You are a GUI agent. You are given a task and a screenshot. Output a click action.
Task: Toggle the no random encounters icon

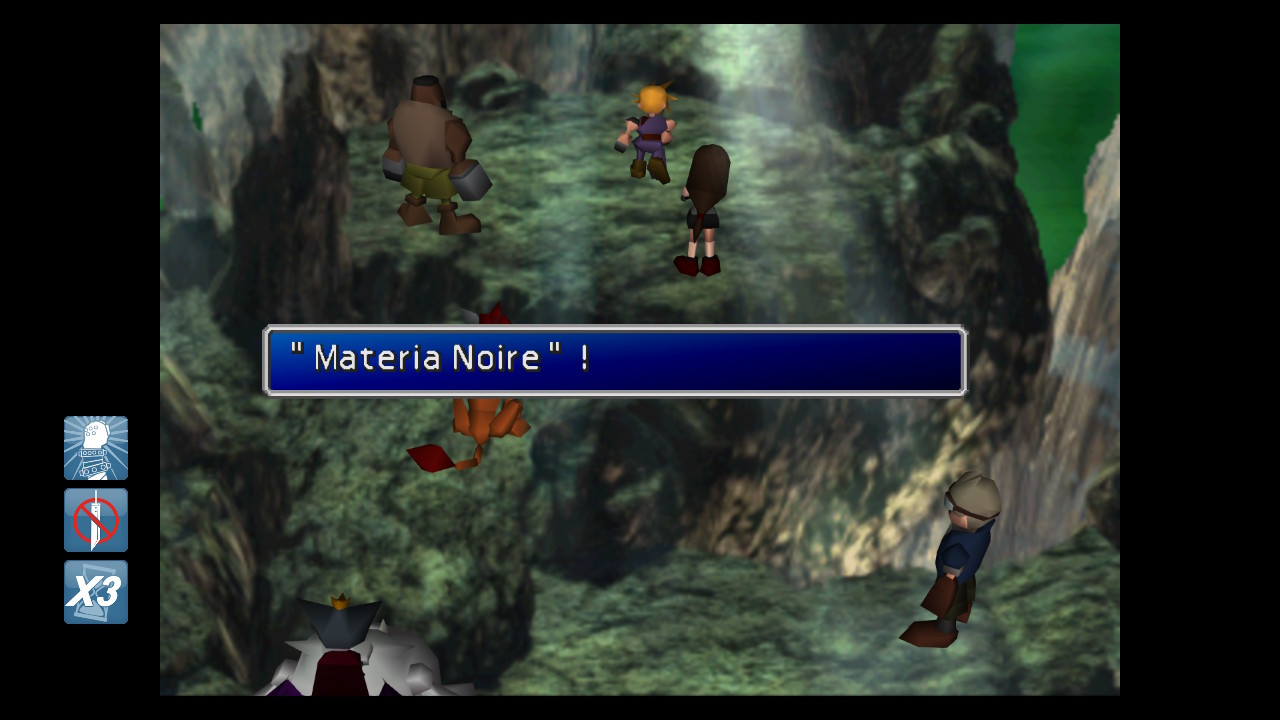pyautogui.click(x=96, y=520)
